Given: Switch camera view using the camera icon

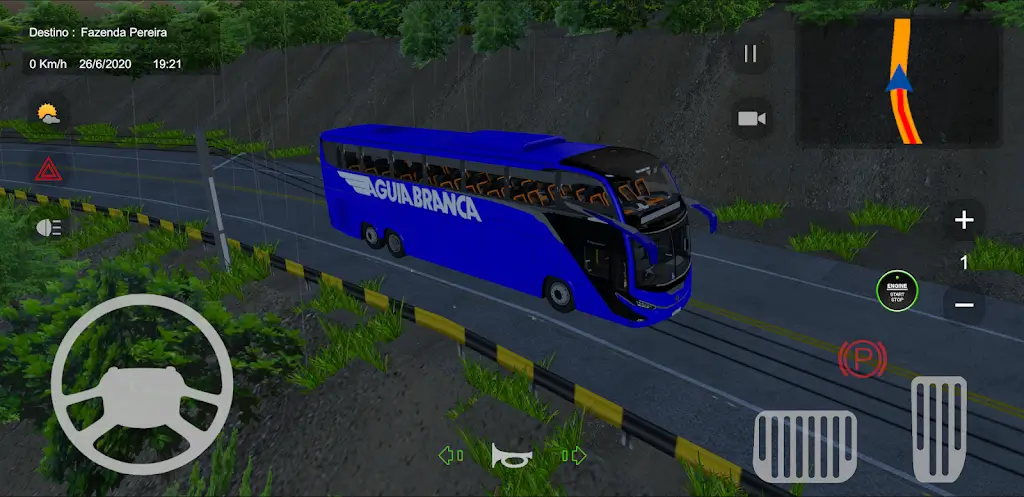Looking at the screenshot, I should [x=751, y=119].
